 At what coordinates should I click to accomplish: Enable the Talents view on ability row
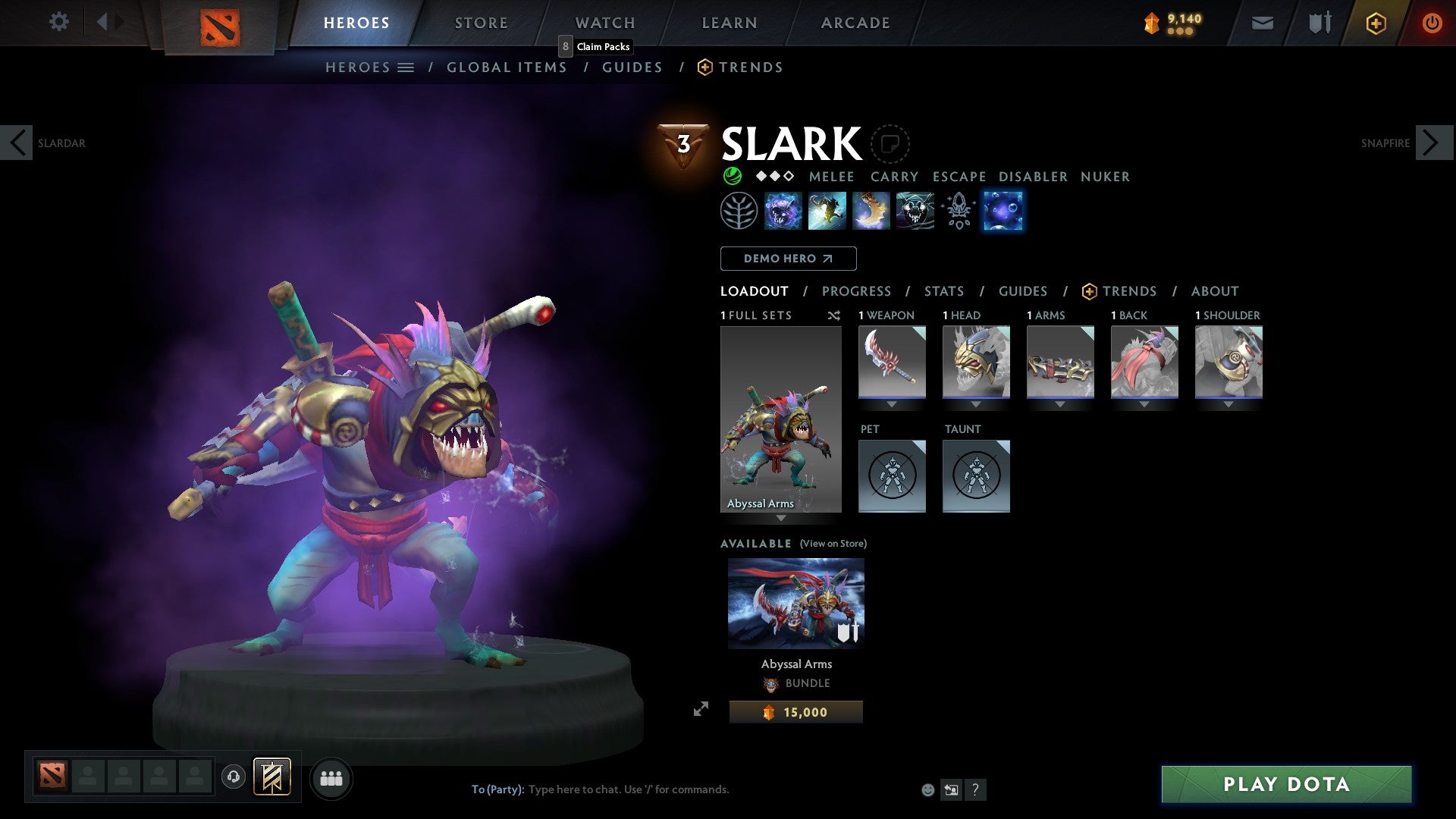click(x=958, y=211)
